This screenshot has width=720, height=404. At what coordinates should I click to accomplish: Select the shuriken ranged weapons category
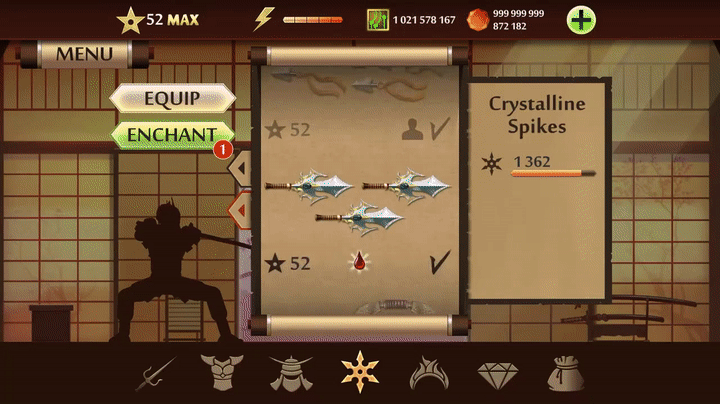358,373
